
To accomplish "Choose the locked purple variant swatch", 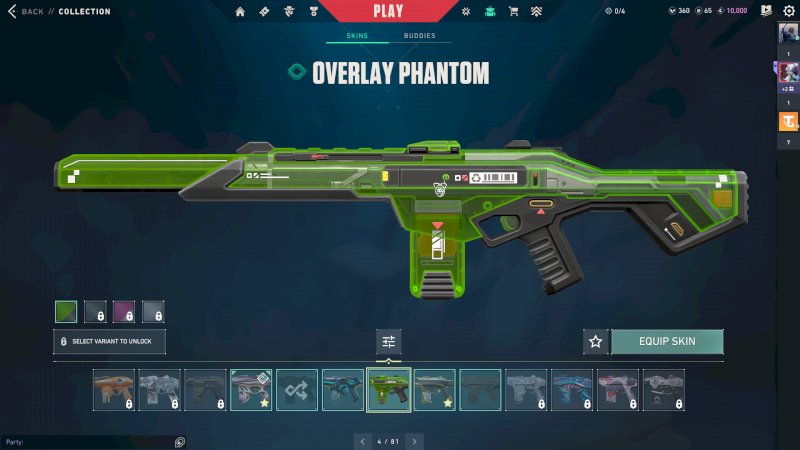I will [124, 312].
